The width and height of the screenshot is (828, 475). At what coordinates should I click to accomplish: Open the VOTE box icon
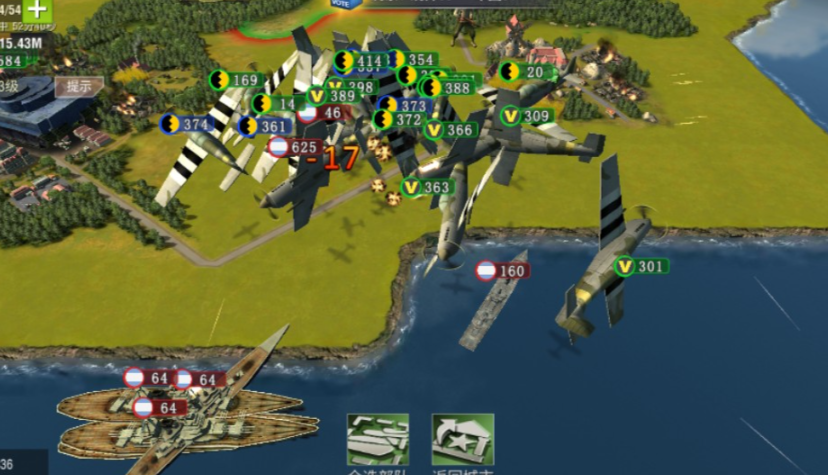point(342,4)
